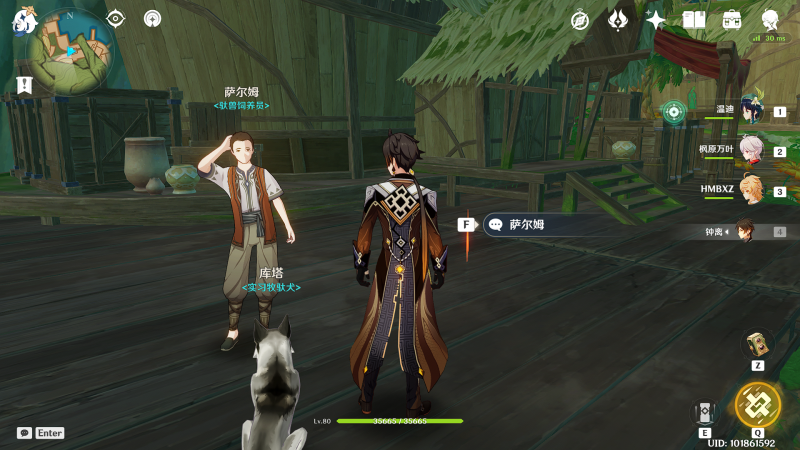This screenshot has width=800, height=450.
Task: Click the eye-shaped icon beside the minimap
Action: (116, 18)
